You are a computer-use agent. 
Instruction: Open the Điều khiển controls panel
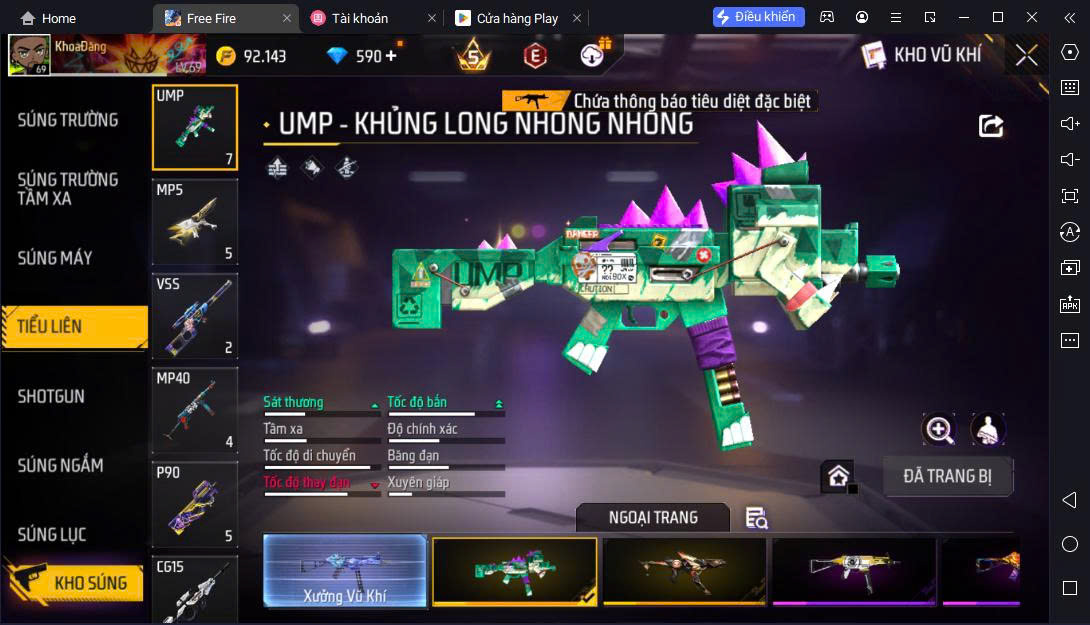pyautogui.click(x=755, y=17)
